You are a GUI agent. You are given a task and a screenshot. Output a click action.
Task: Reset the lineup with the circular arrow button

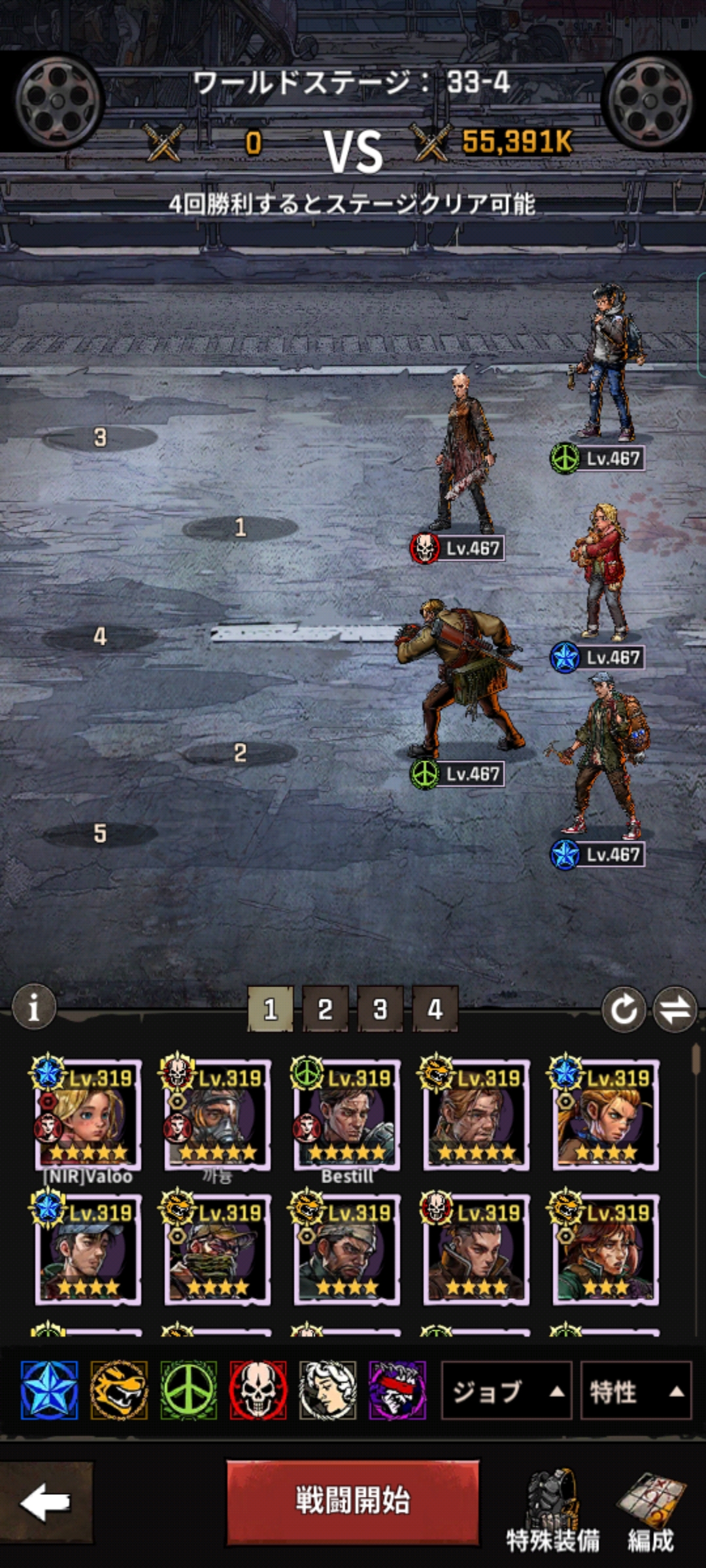[624, 1009]
